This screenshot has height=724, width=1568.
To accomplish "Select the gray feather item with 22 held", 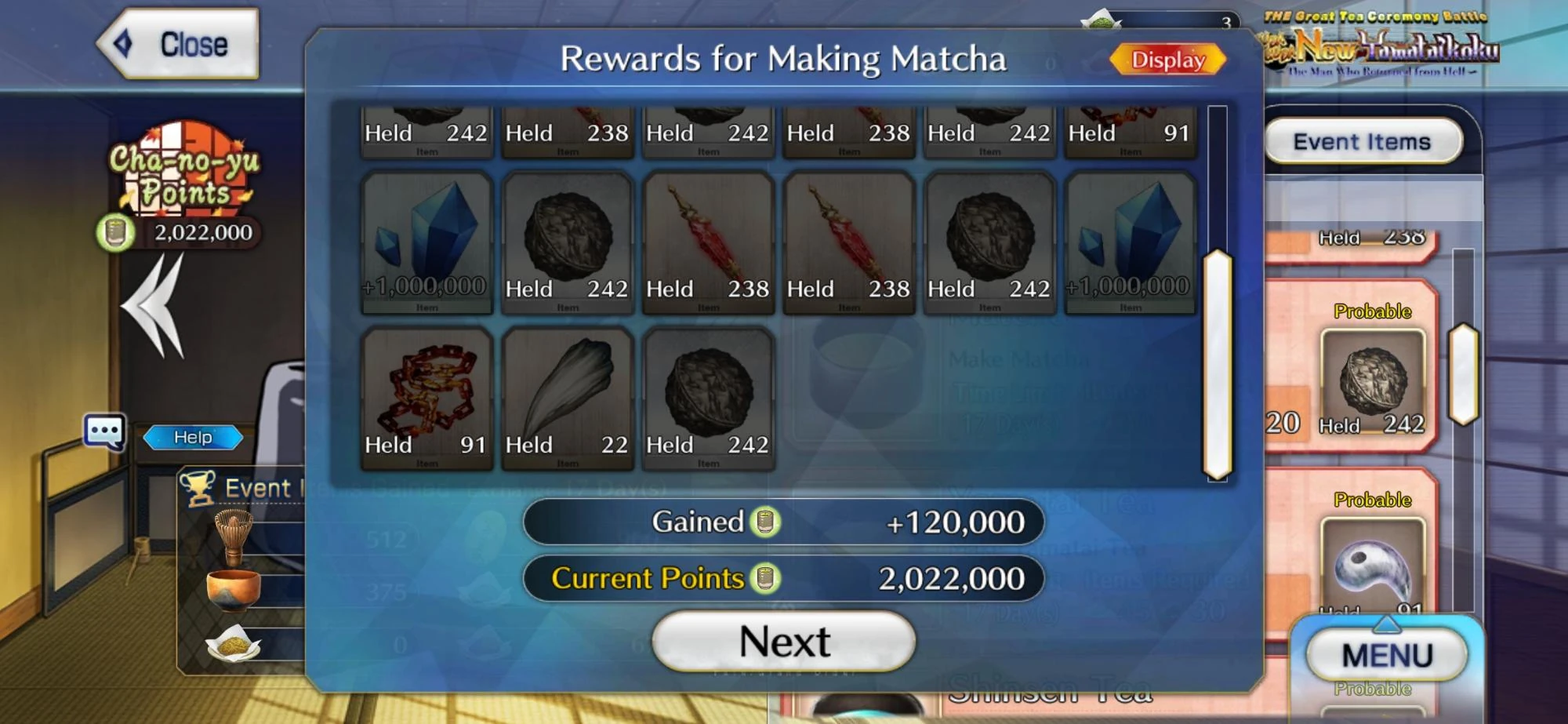I will [x=567, y=396].
